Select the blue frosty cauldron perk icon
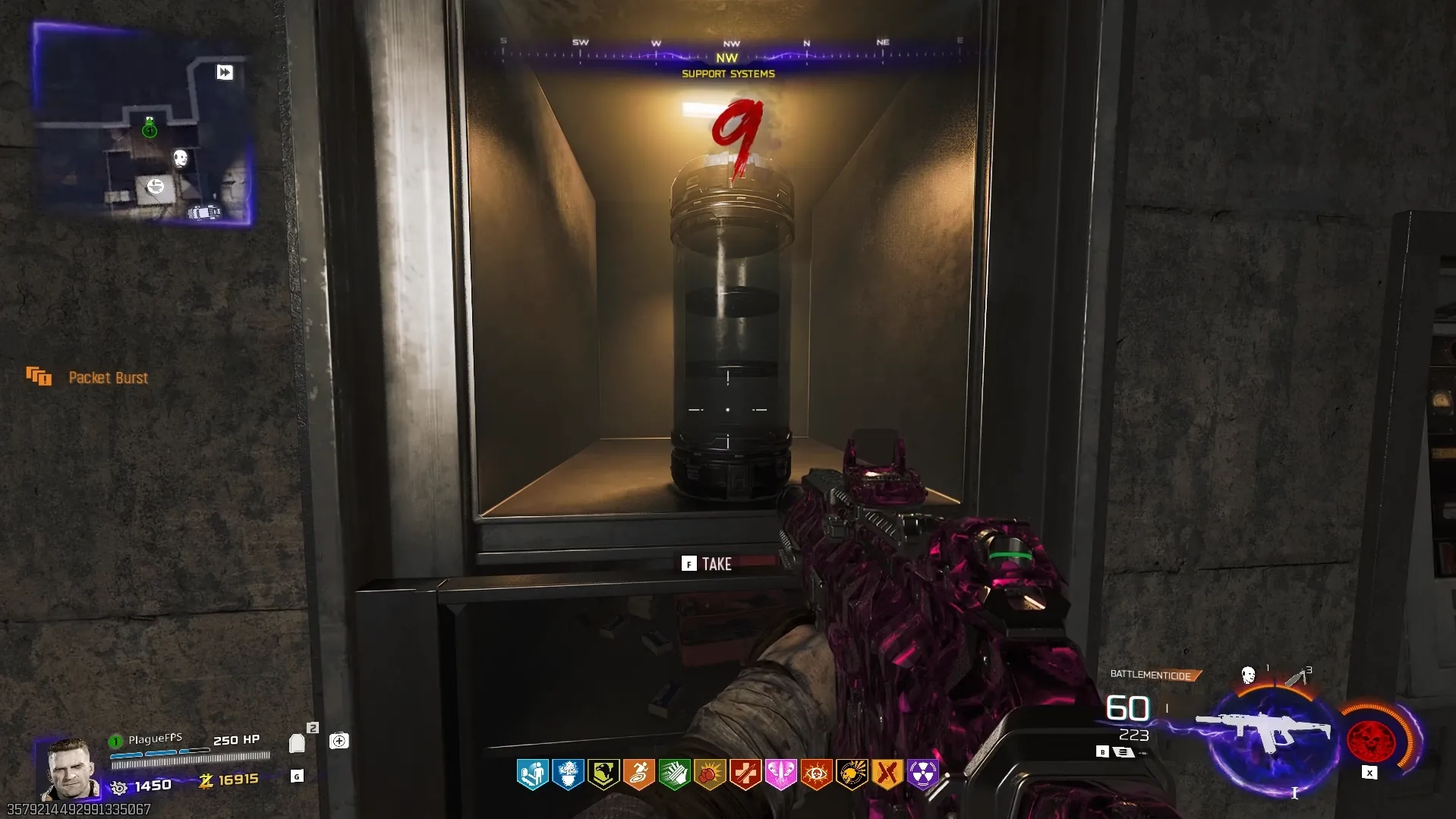The width and height of the screenshot is (1456, 819). click(568, 774)
